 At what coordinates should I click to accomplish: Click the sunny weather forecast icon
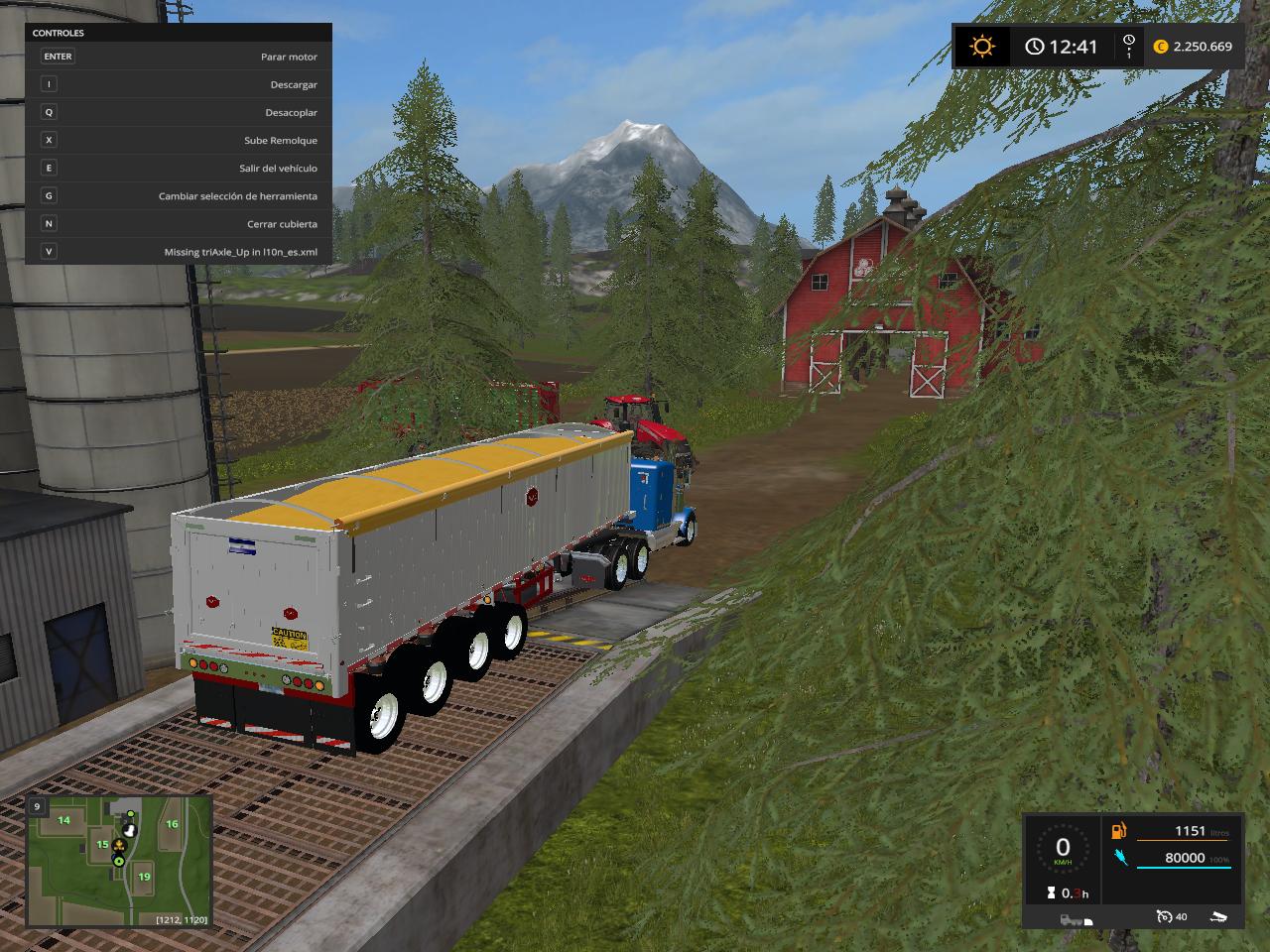982,47
